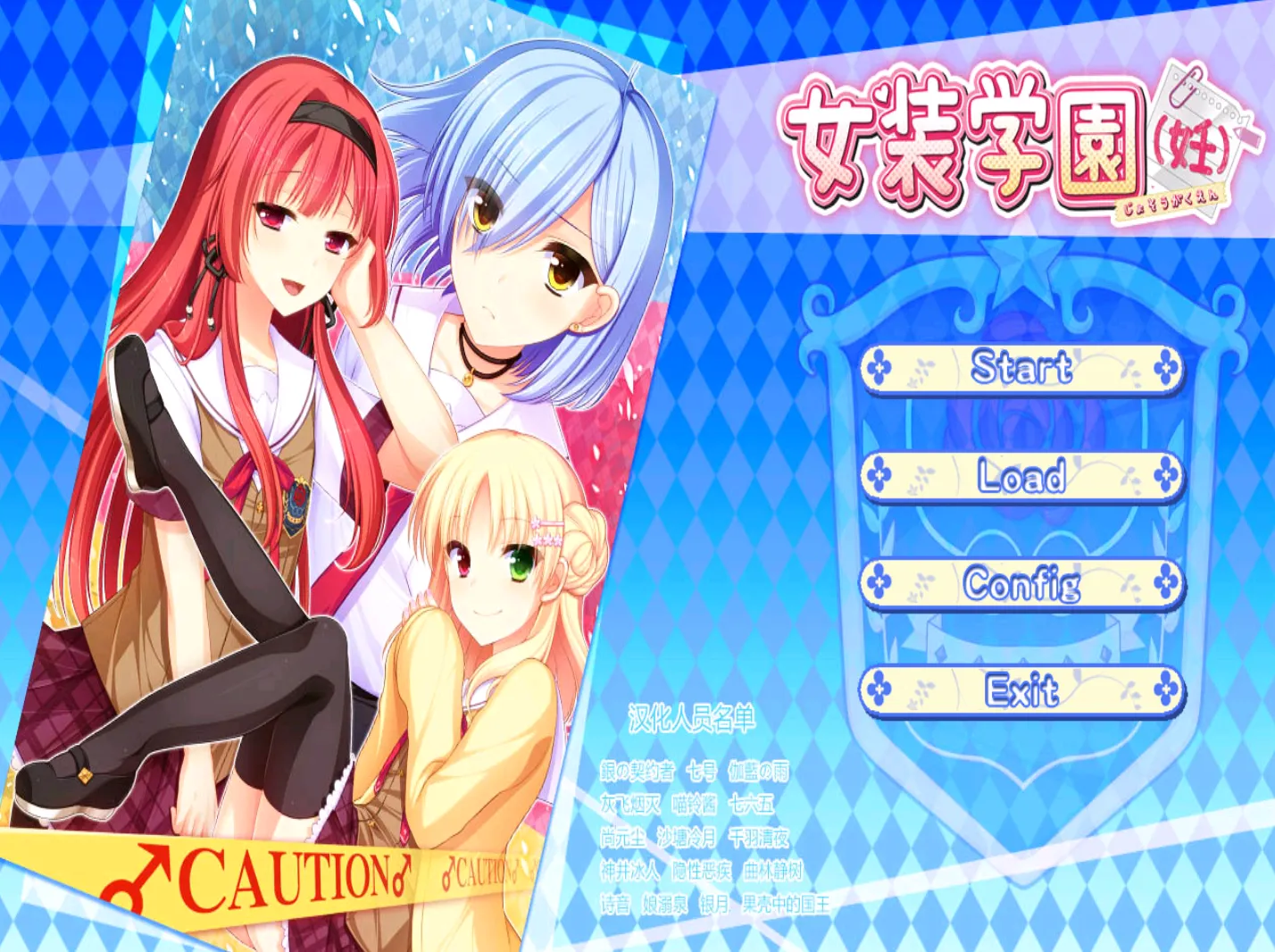
Task: Click the right clover ornament beside Config
Action: (x=1166, y=585)
